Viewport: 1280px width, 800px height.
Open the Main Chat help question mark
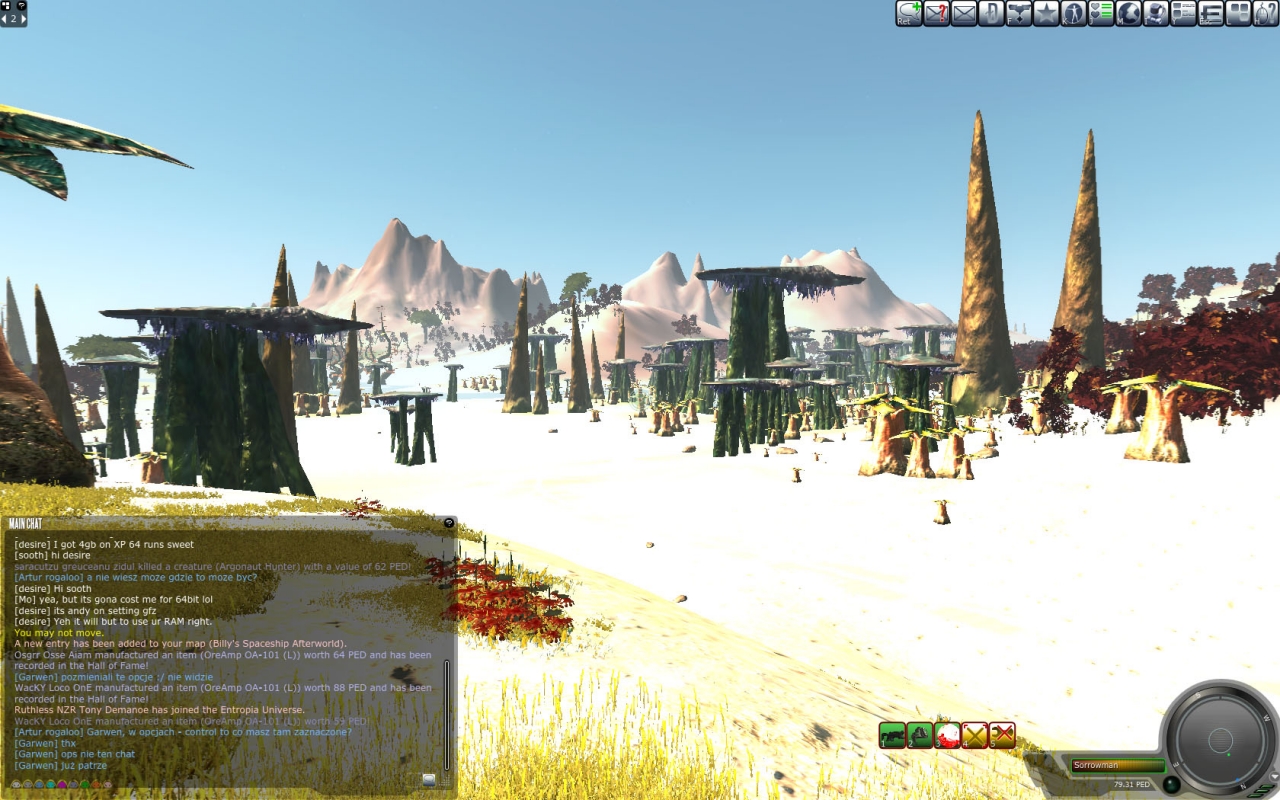tap(449, 523)
